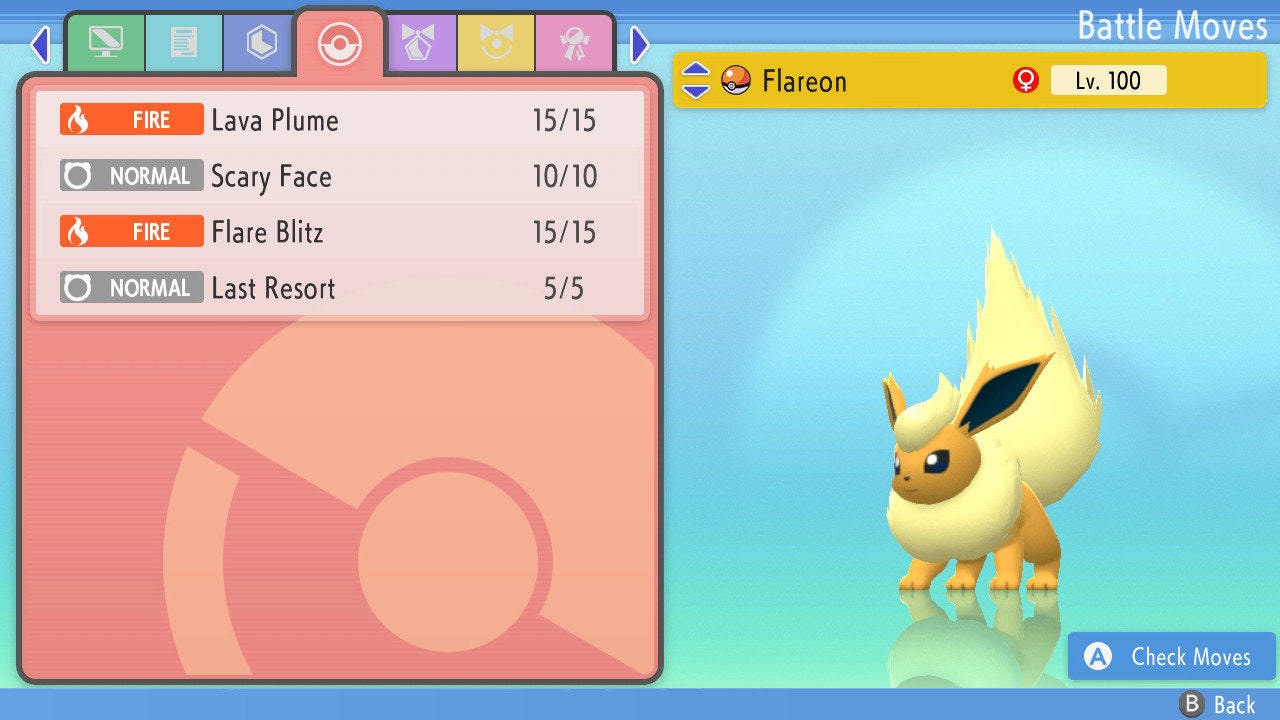Open the green monitor summary tab

click(105, 43)
